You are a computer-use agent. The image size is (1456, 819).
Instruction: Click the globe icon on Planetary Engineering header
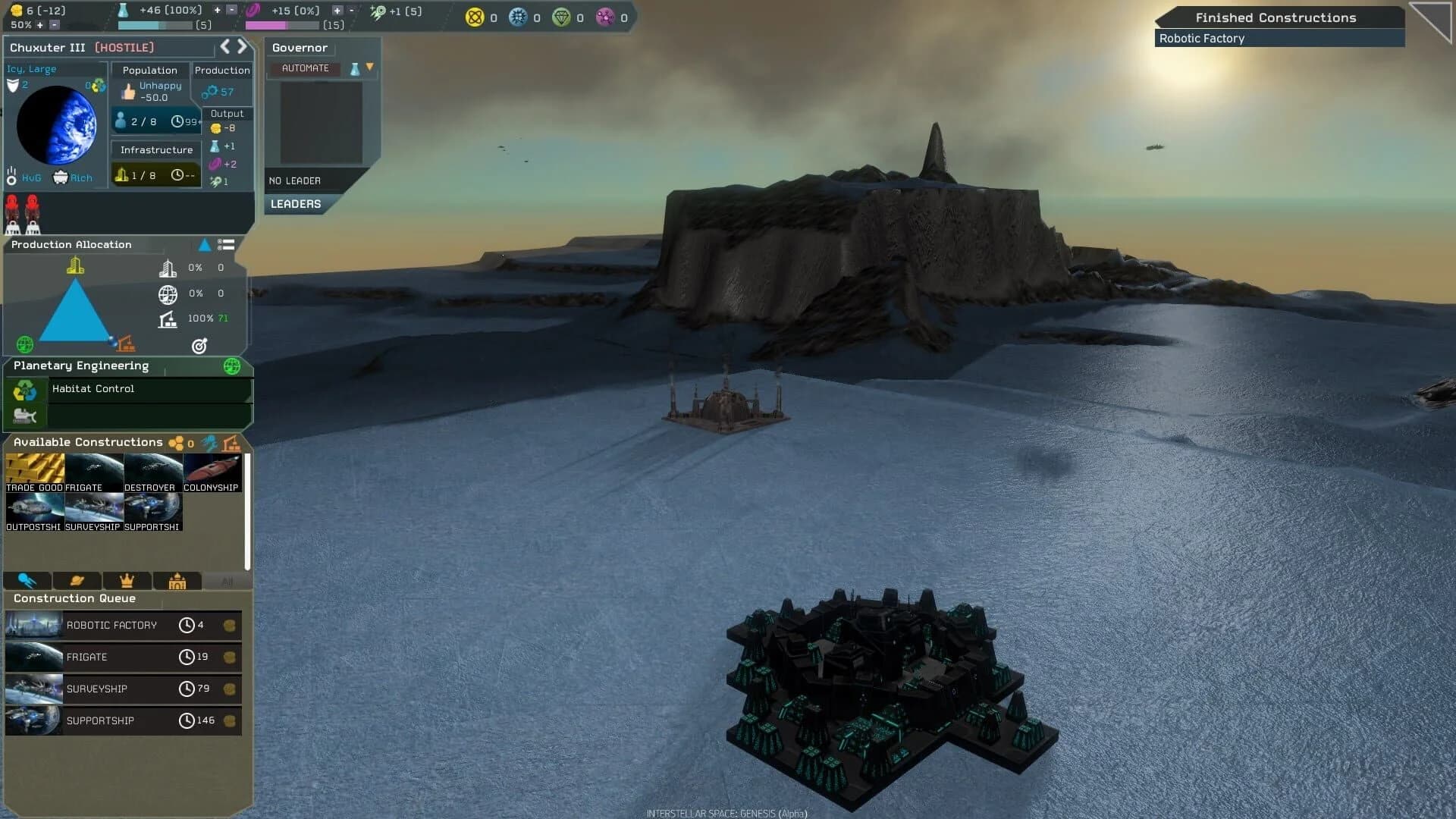point(232,366)
